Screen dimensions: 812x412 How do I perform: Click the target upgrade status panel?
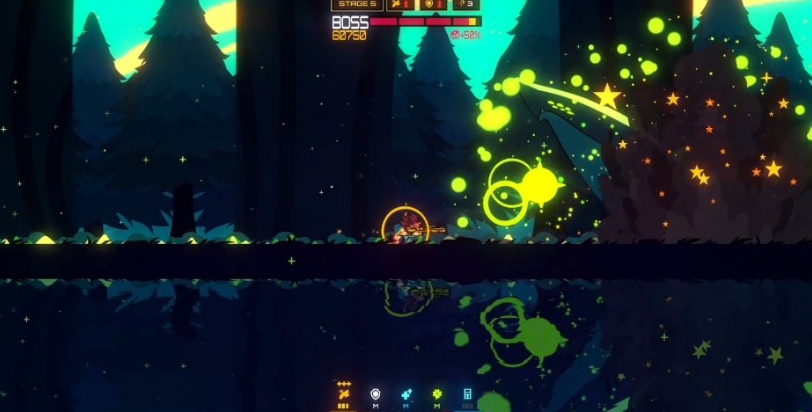[x=433, y=5]
